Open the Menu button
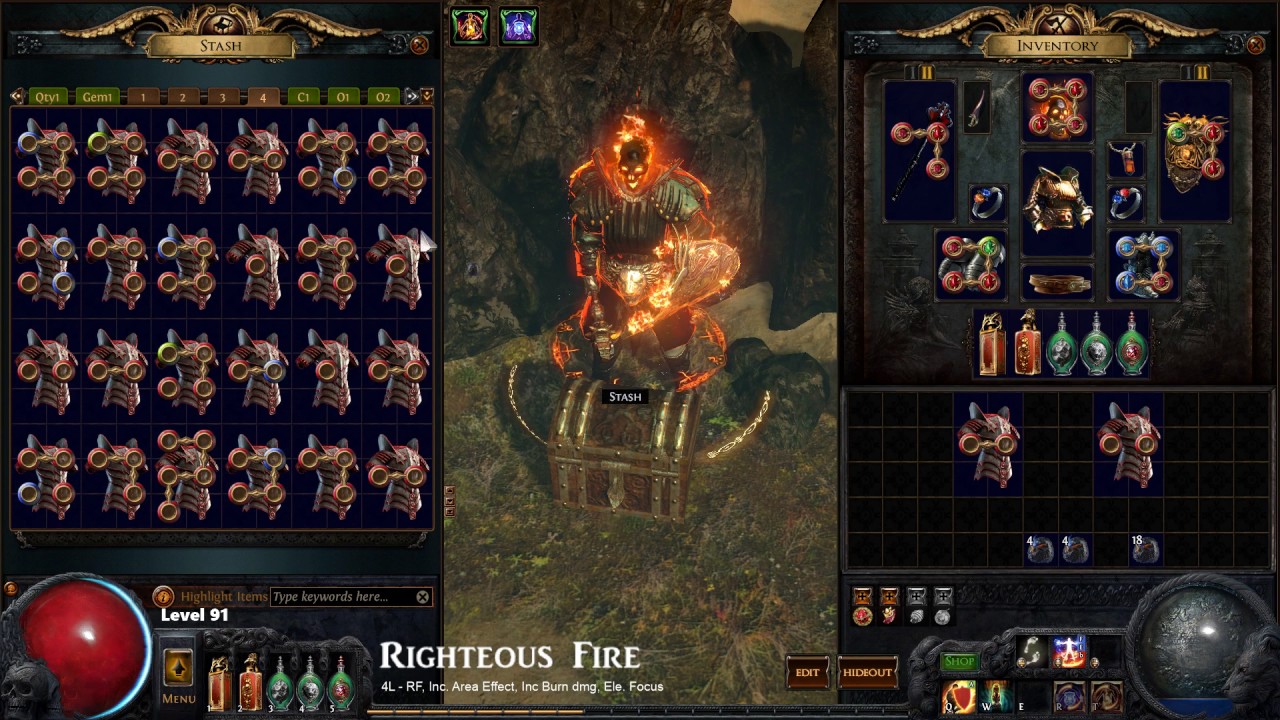The height and width of the screenshot is (720, 1280). click(179, 676)
